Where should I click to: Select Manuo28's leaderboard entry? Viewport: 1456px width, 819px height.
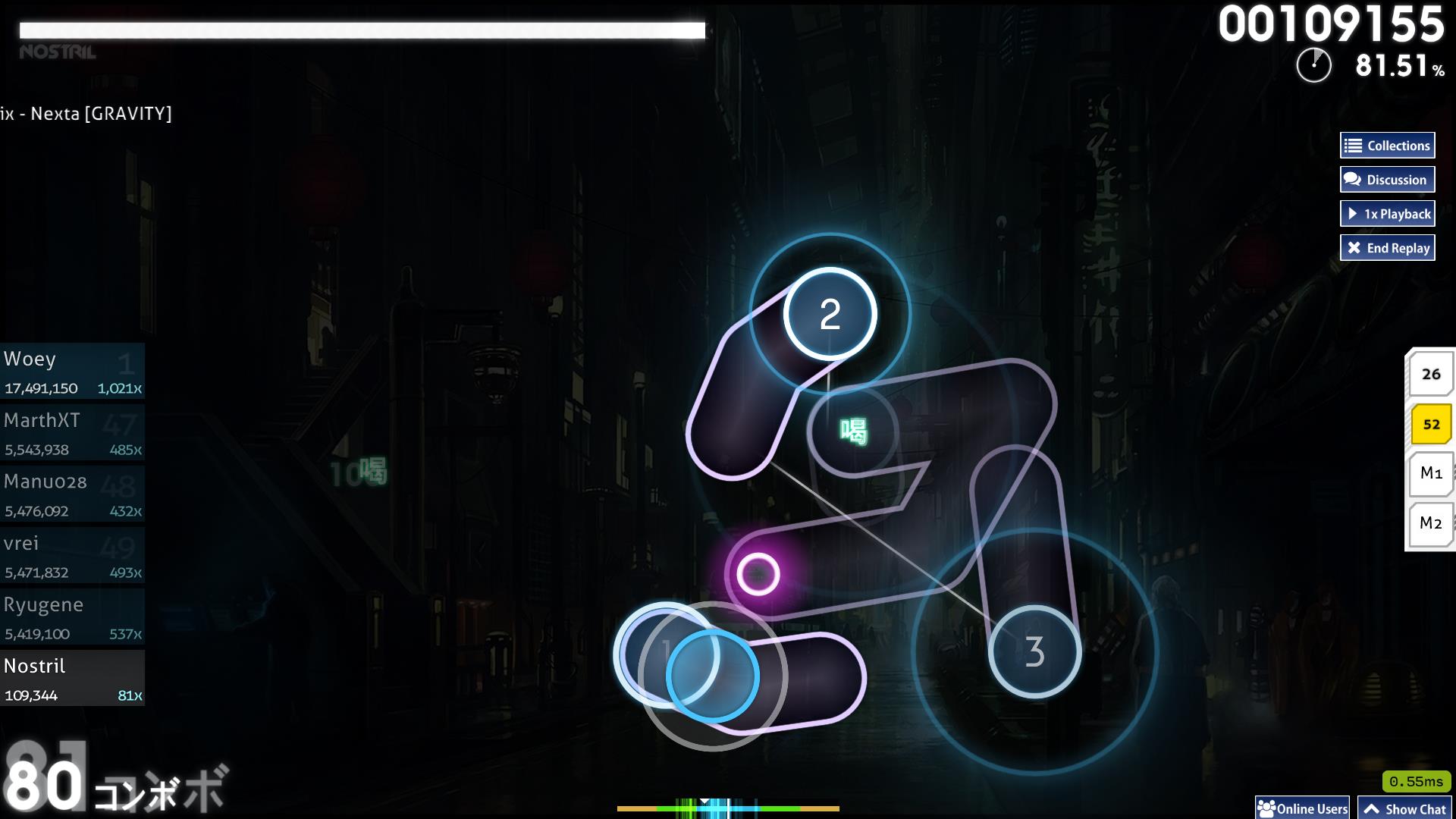[x=72, y=494]
